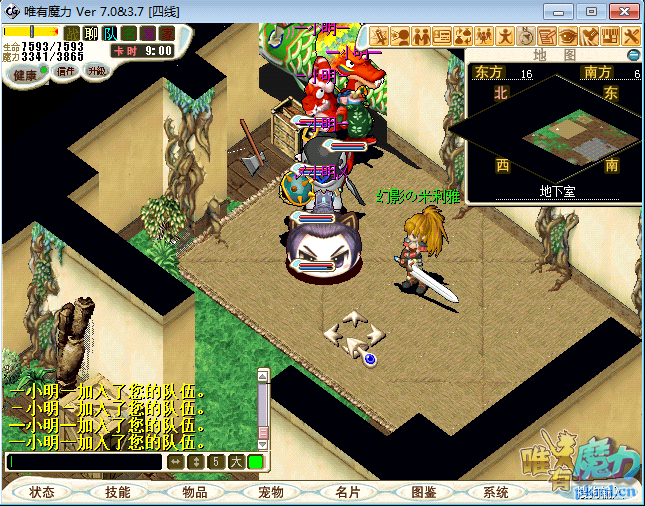Open the 宠物 (Pets) menu

[271, 492]
